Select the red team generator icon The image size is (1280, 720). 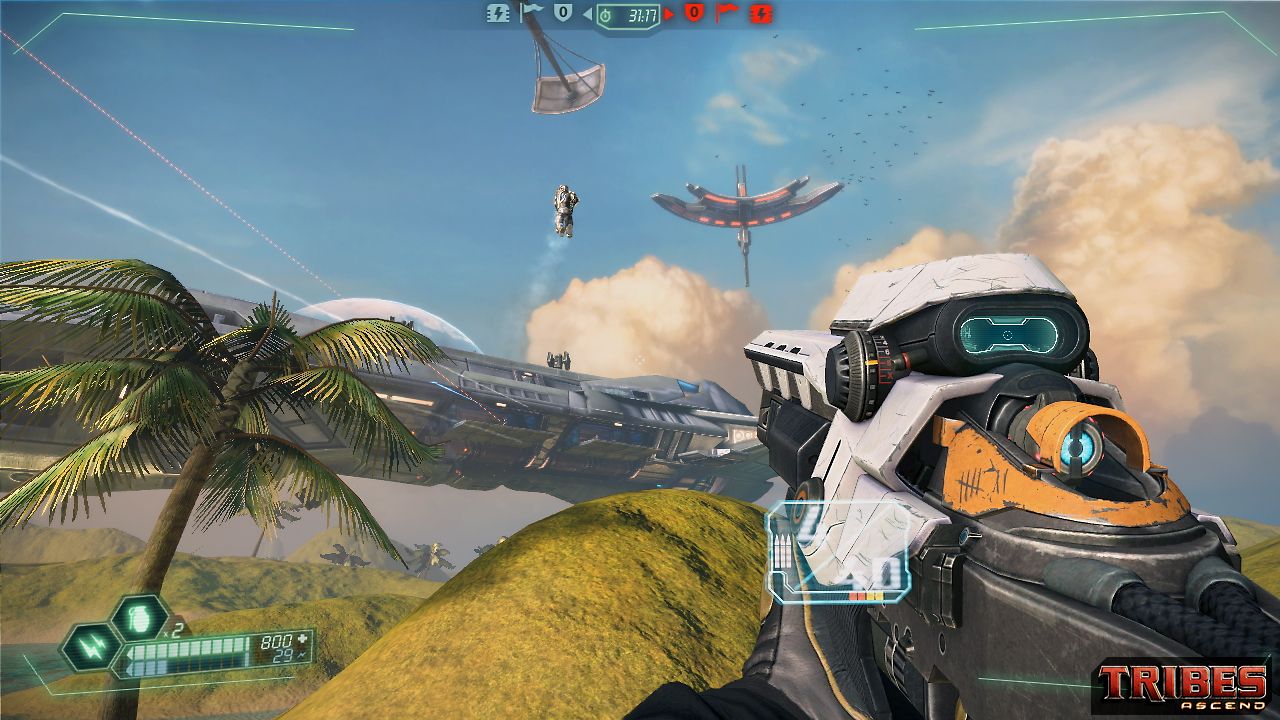click(761, 14)
